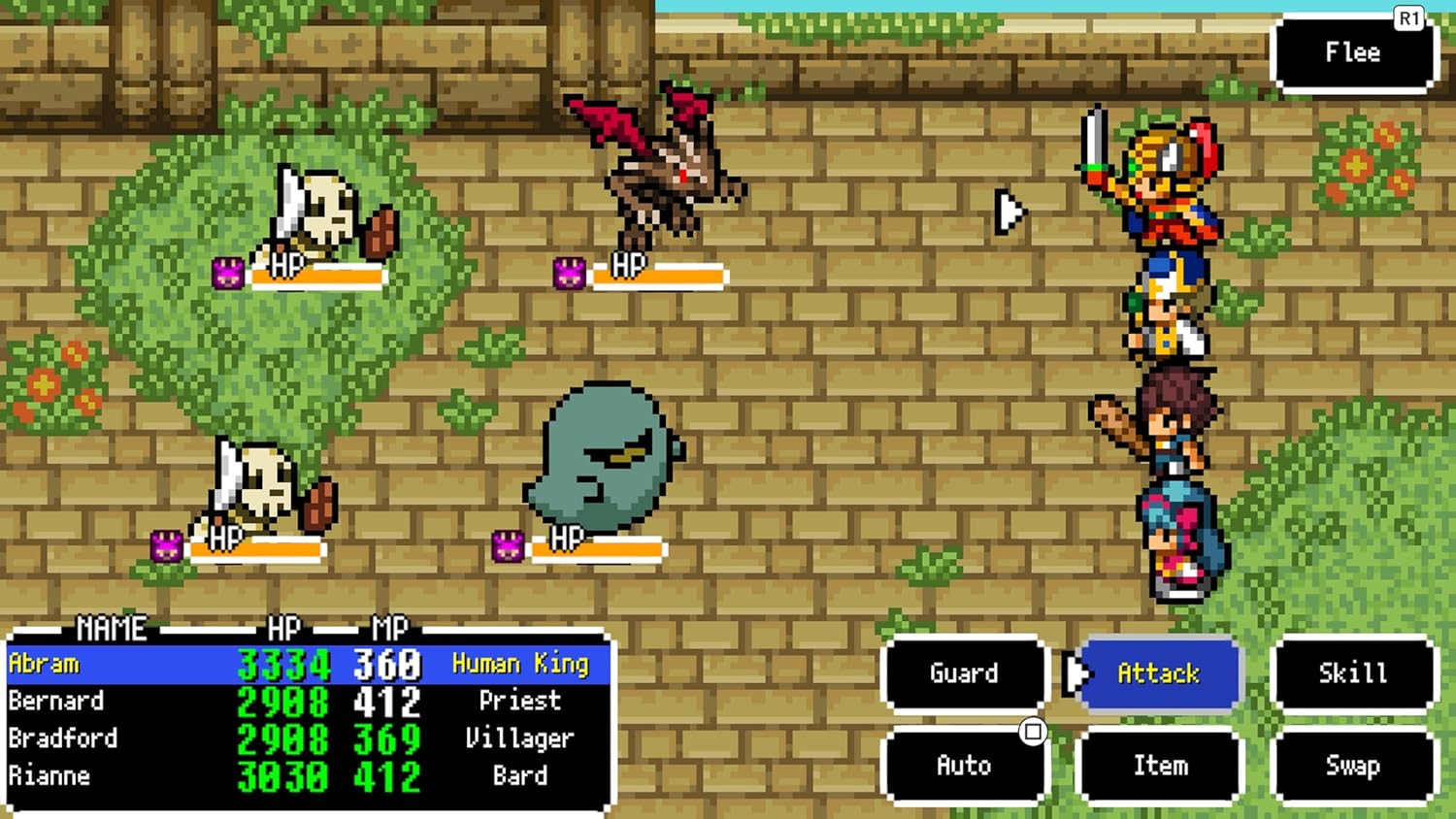Click the purple status icon under the winged demon
Image resolution: width=1456 pixels, height=819 pixels.
[x=569, y=273]
